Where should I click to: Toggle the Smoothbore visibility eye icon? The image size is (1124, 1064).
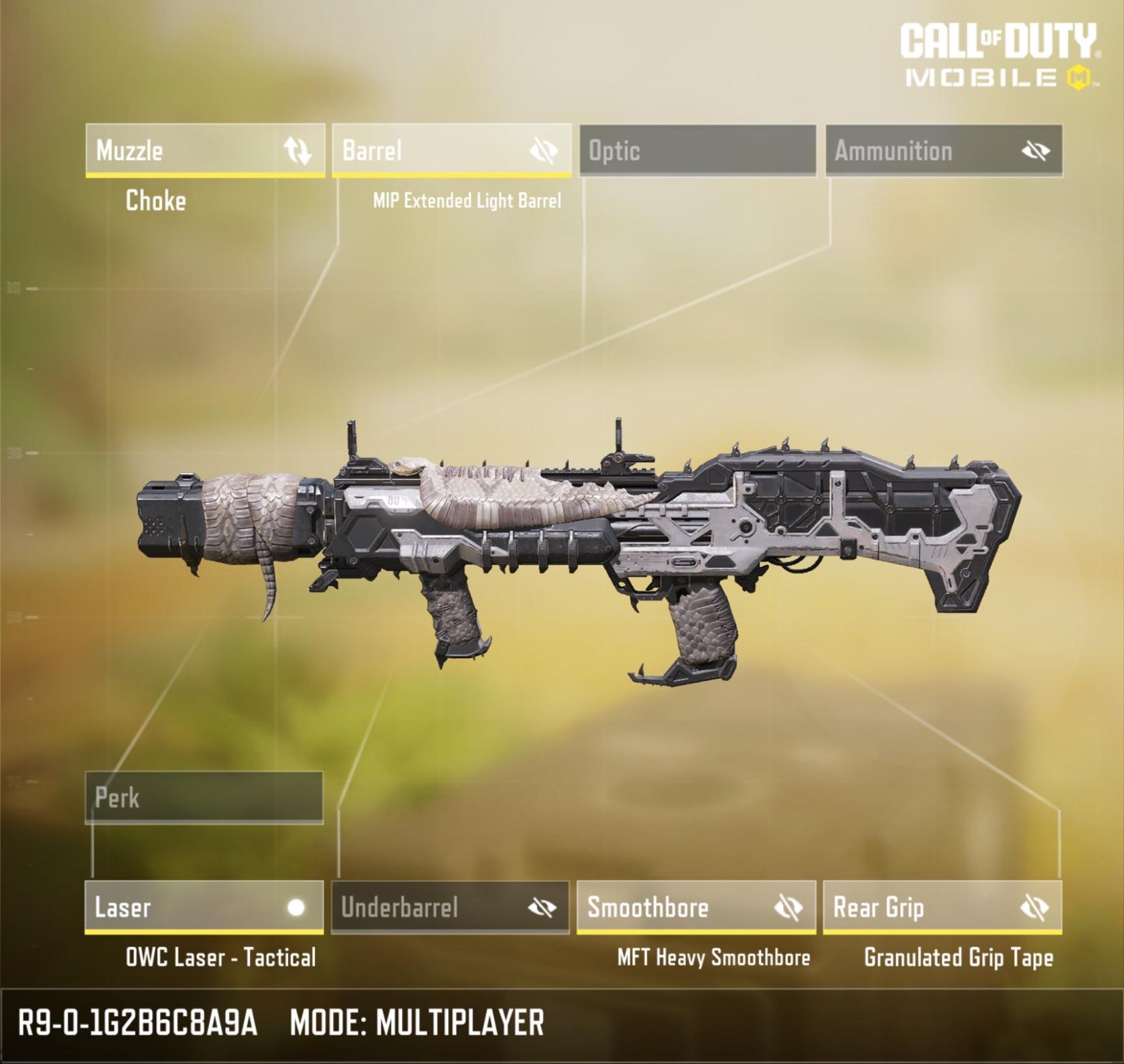click(x=788, y=907)
